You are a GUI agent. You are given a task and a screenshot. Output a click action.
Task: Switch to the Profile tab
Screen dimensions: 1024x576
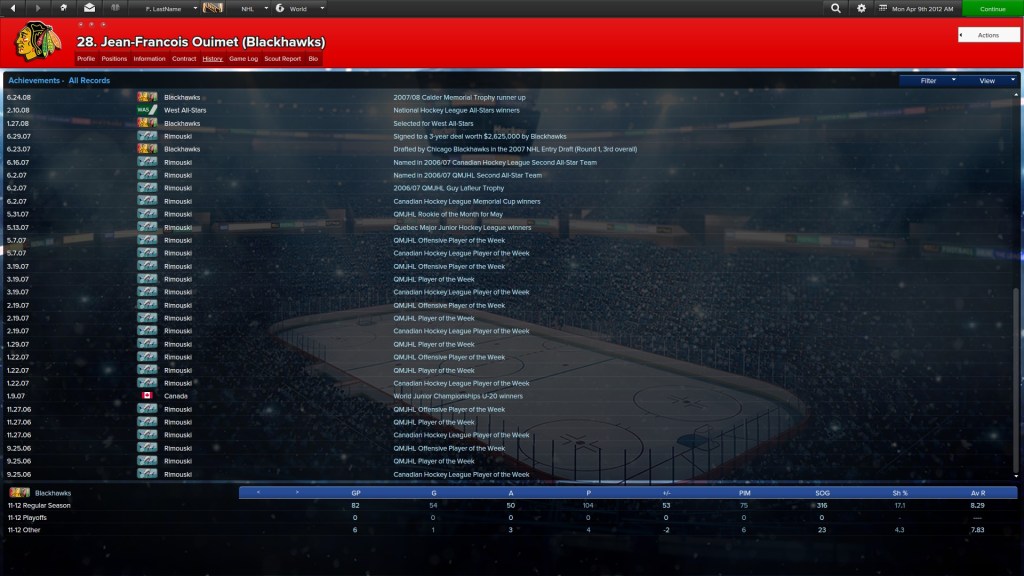pyautogui.click(x=86, y=59)
